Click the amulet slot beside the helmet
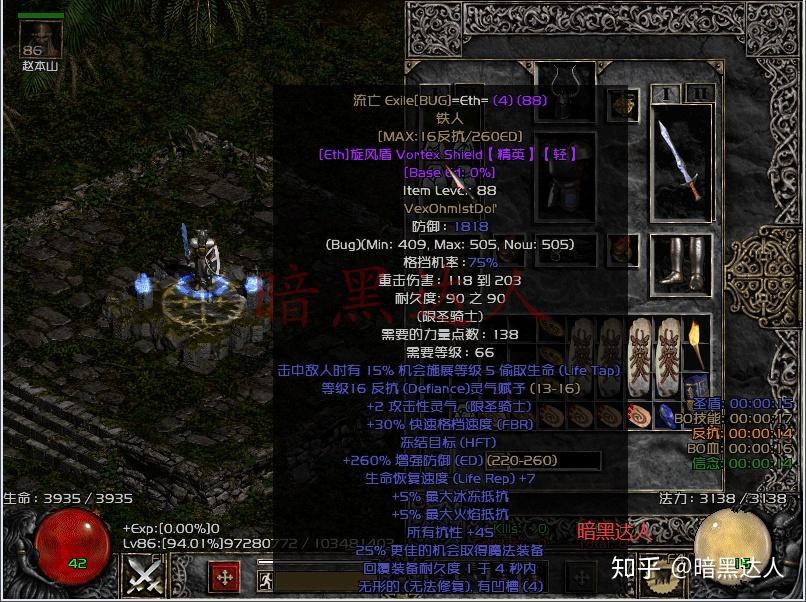The width and height of the screenshot is (806, 602). pyautogui.click(x=623, y=103)
